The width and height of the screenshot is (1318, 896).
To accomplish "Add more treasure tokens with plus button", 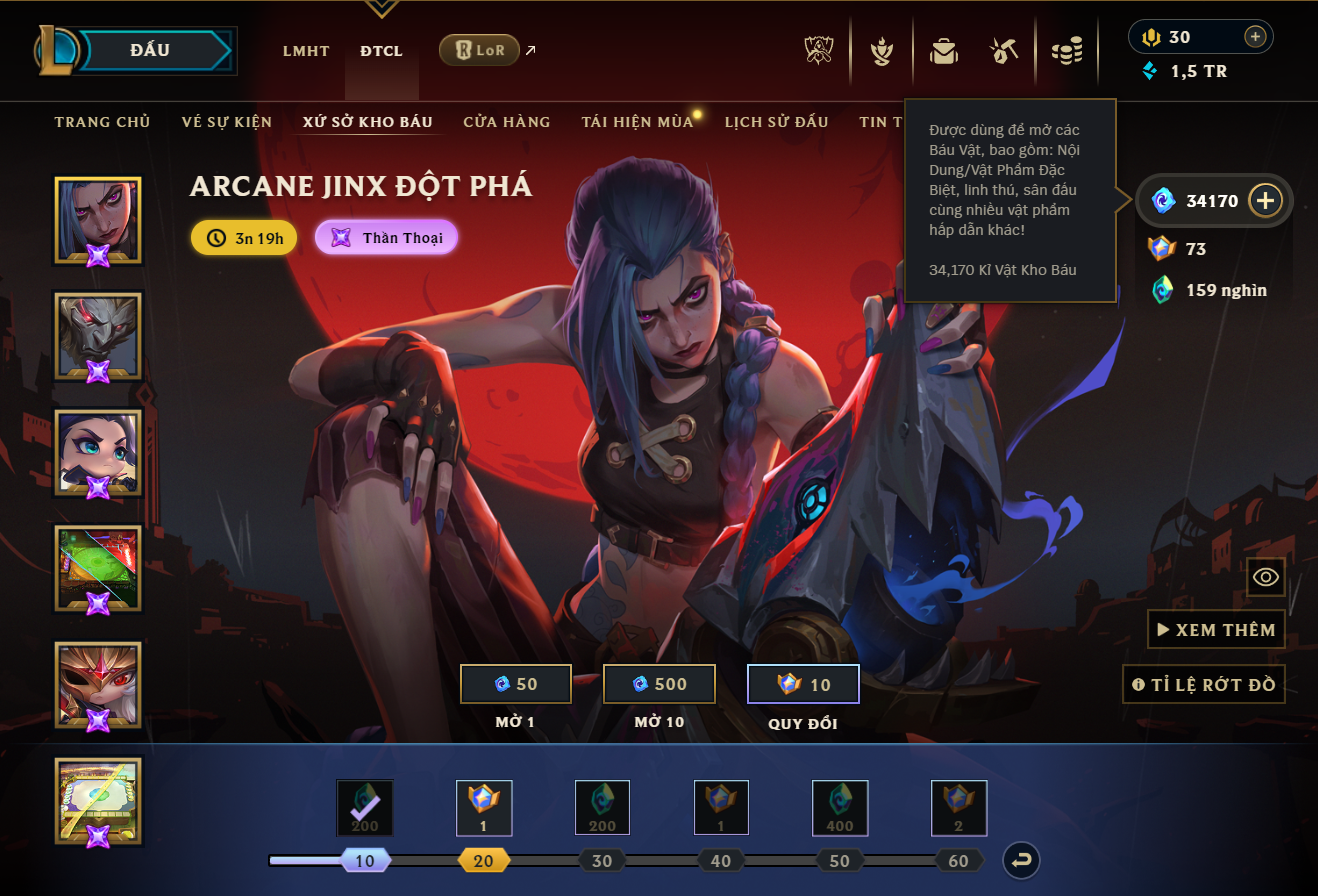I will click(x=1265, y=200).
